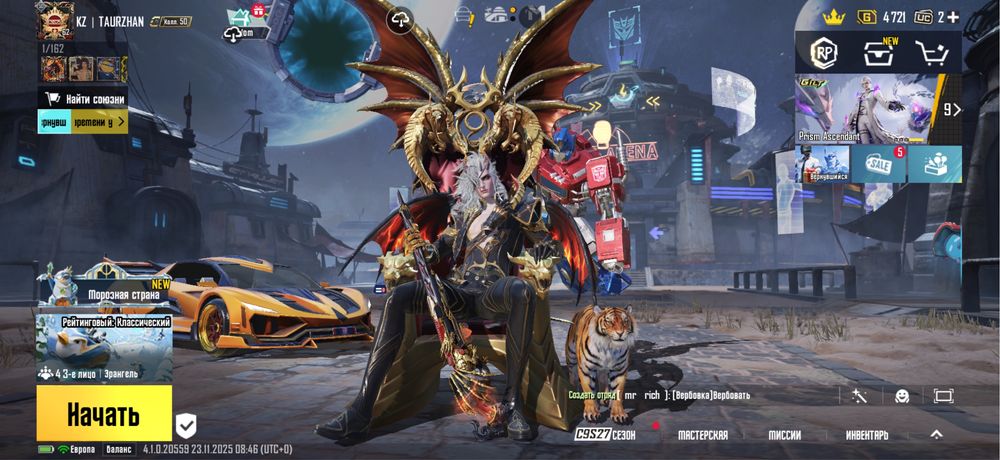Switch to the C9S27 Сезон tab
1000x460 pixels.
605,435
